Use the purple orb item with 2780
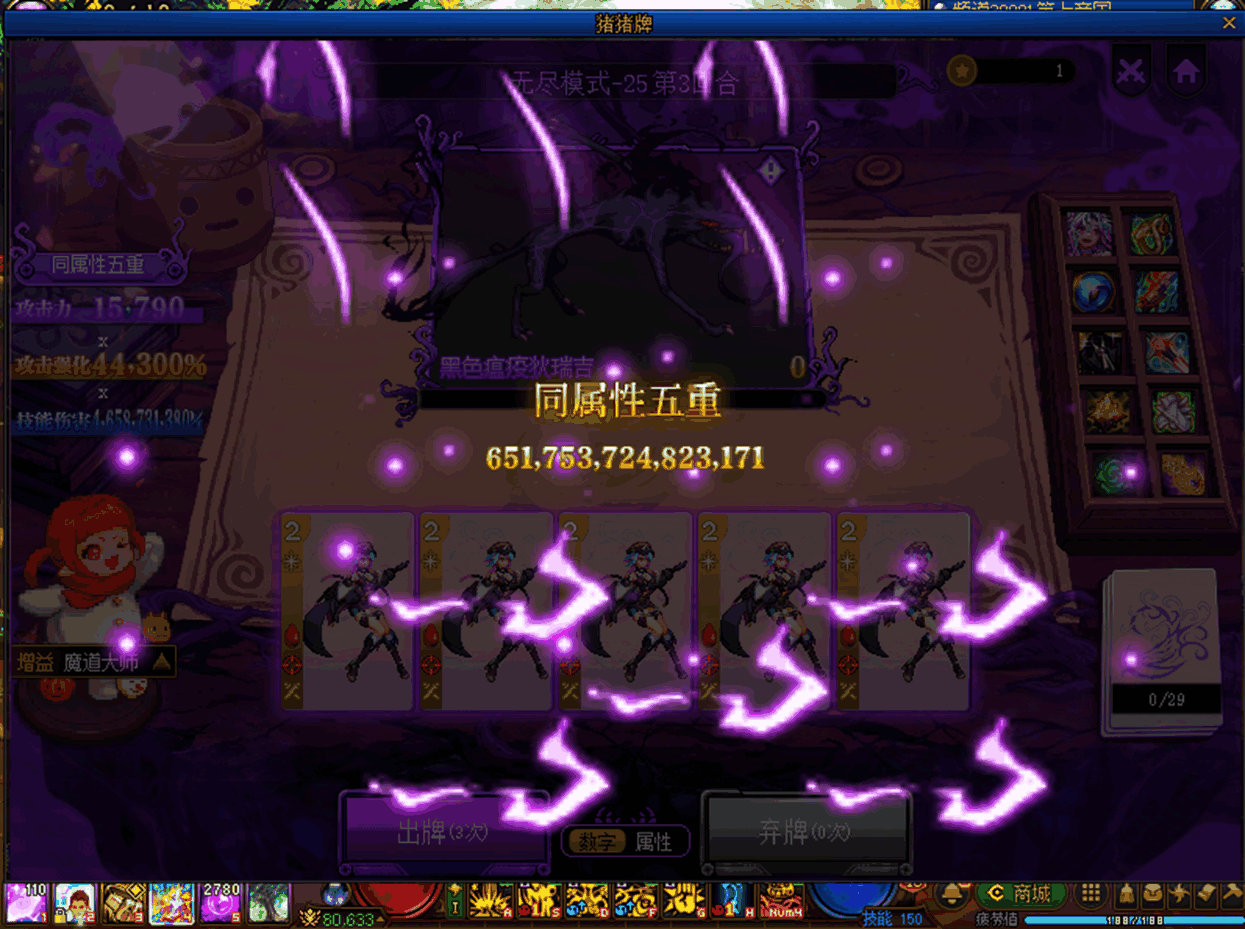Viewport: 1245px width, 929px height. 220,903
